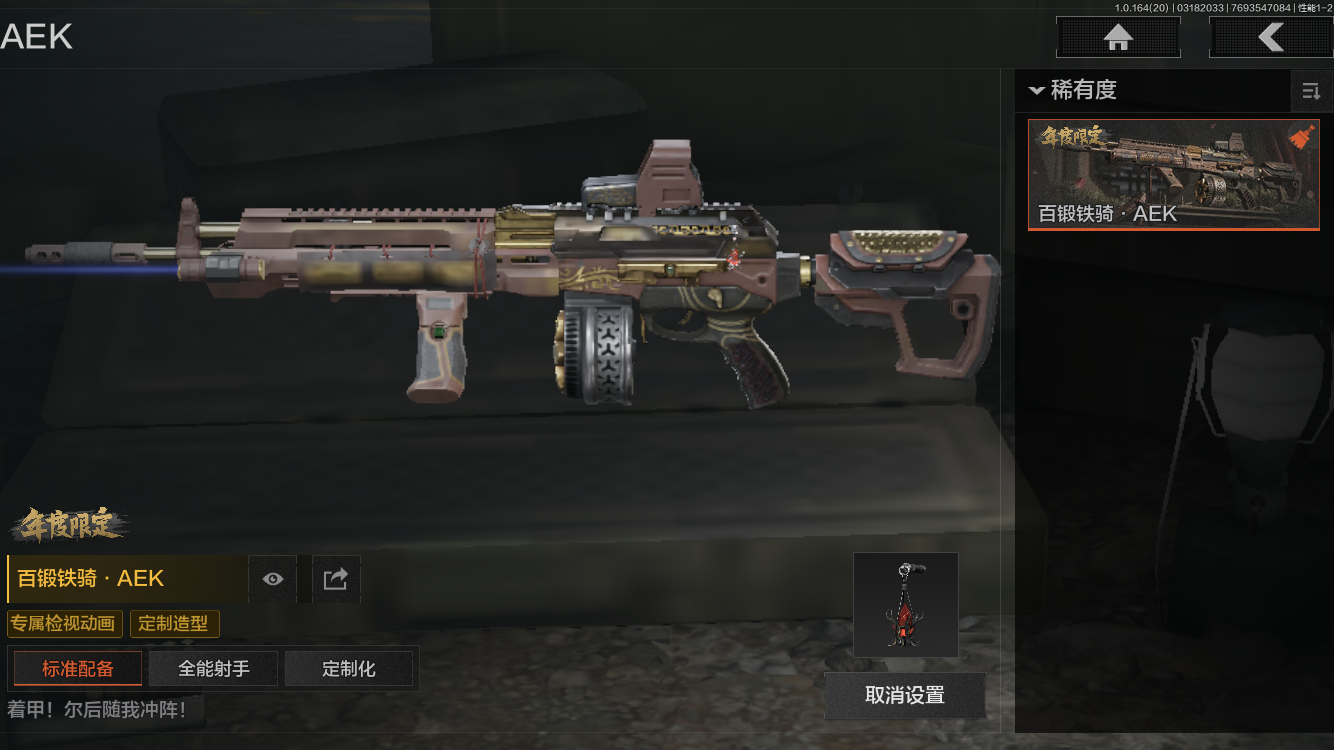
Task: Select the red weapon charm slot
Action: coord(905,605)
